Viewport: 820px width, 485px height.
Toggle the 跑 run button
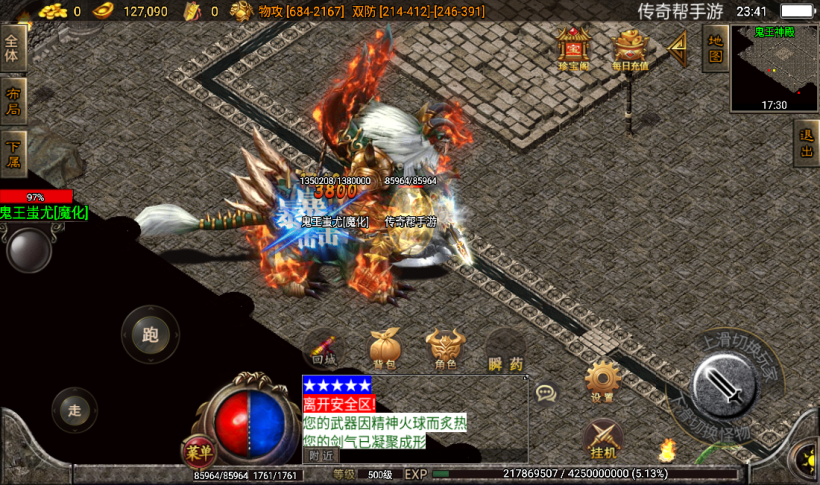[150, 335]
